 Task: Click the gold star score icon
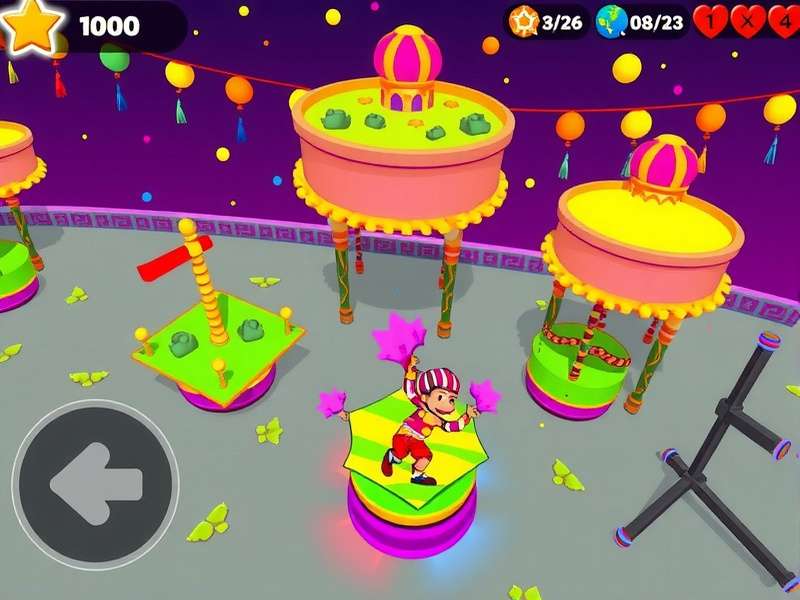click(29, 23)
